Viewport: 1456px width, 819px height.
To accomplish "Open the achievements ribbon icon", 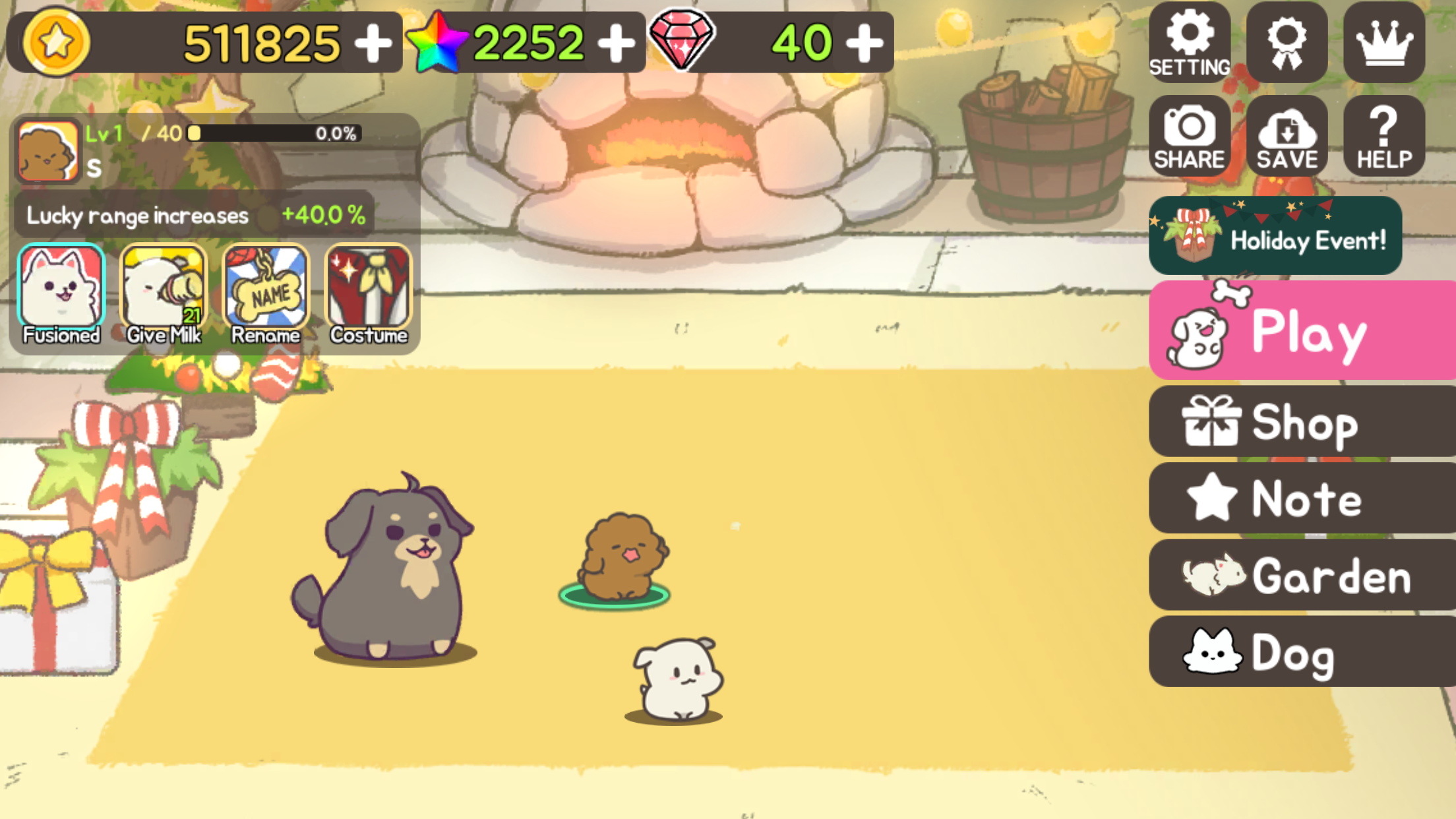I will click(1286, 42).
